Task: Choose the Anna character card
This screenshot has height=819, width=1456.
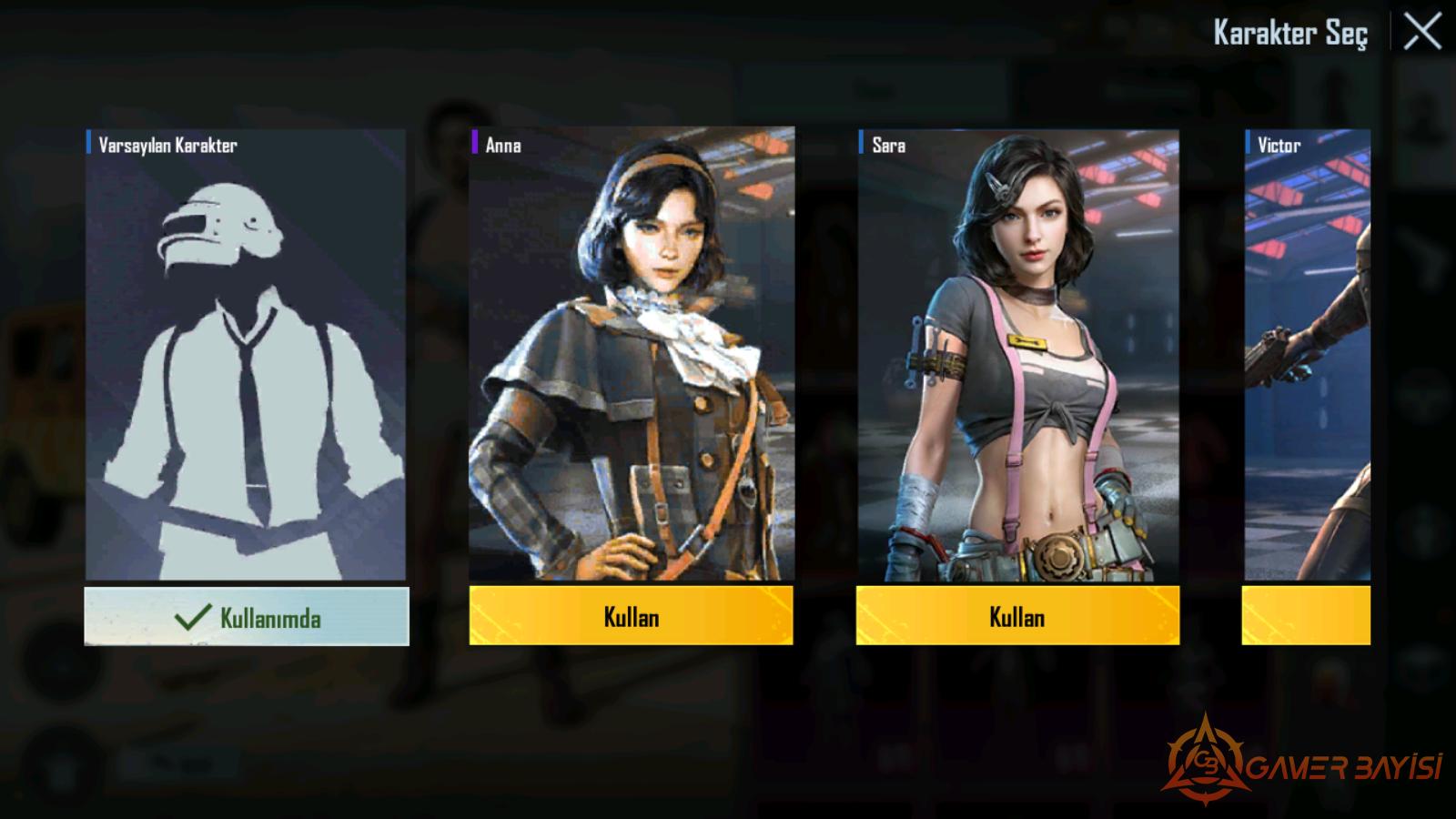Action: [x=632, y=355]
